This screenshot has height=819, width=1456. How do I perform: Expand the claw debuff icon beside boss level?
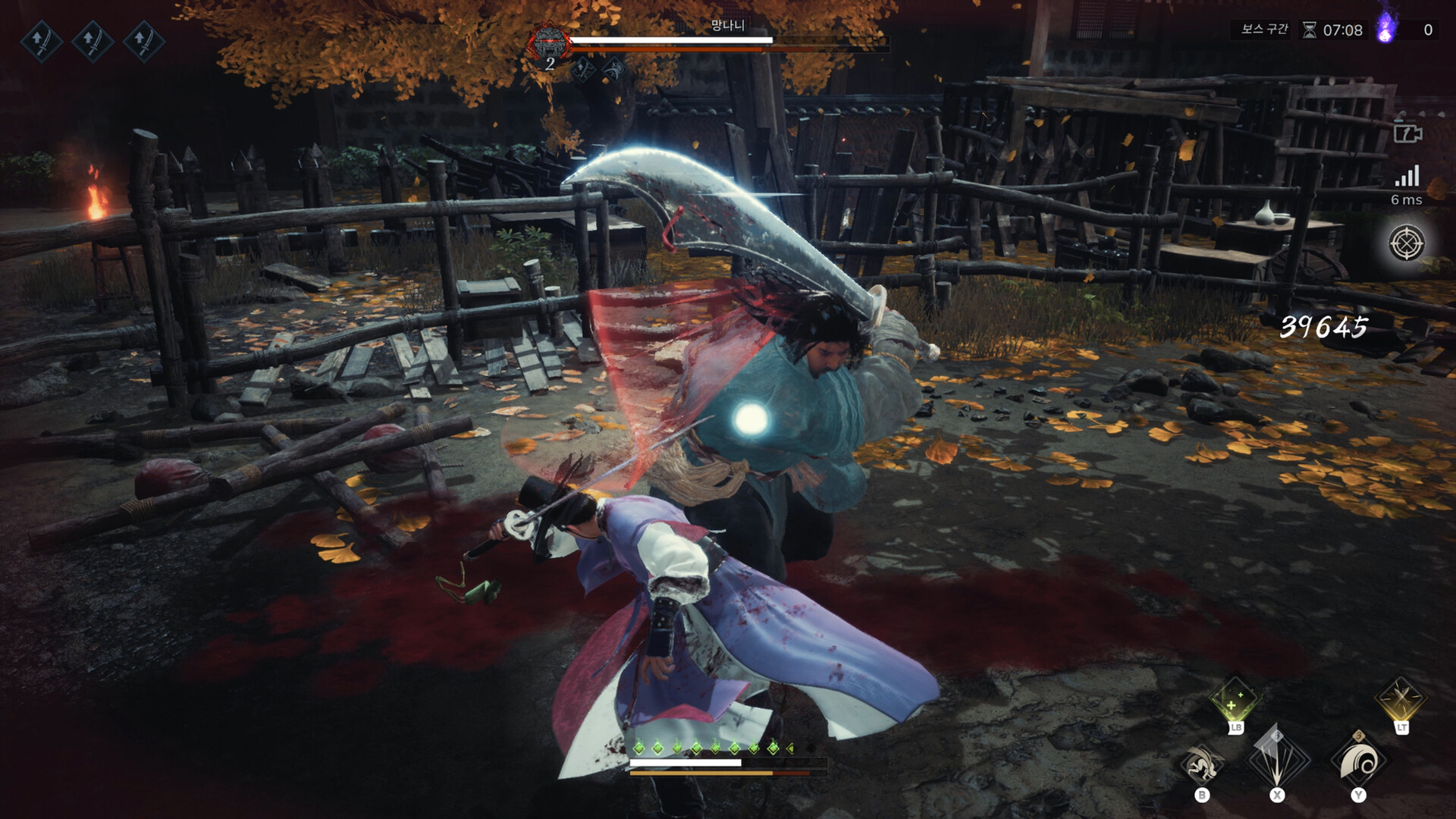tap(614, 68)
